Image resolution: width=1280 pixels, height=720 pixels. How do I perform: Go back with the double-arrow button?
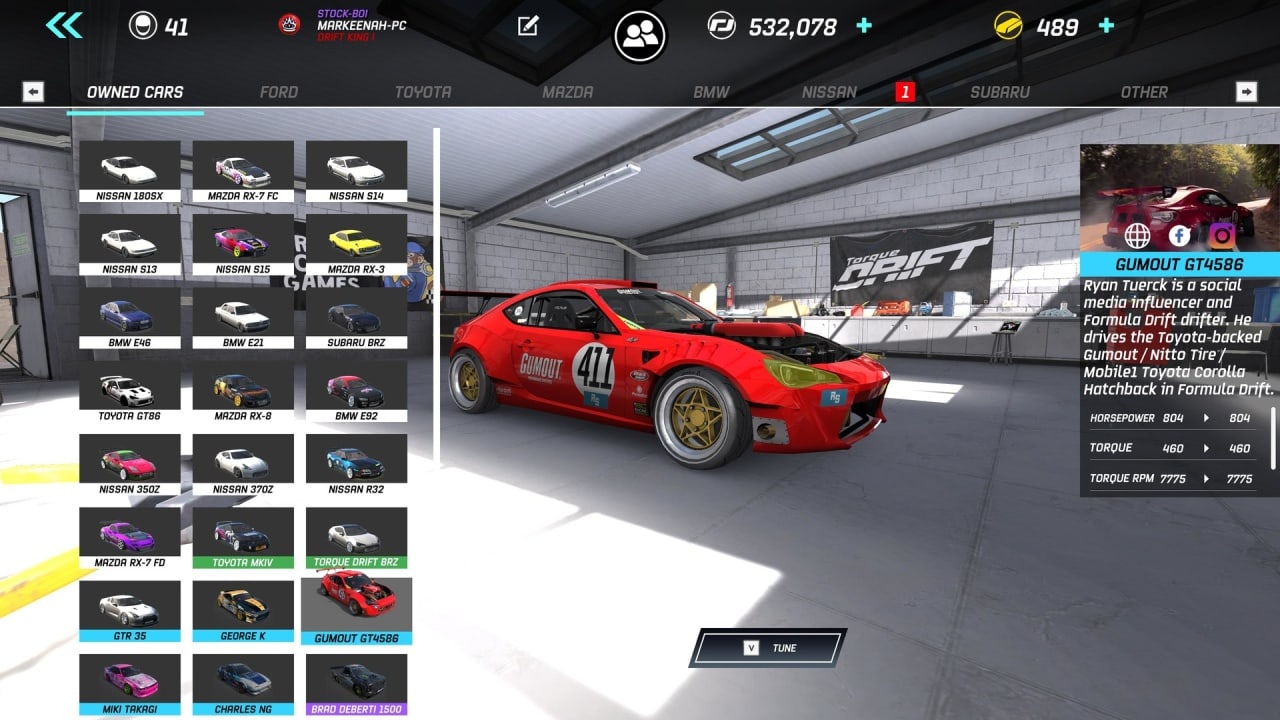(x=64, y=26)
